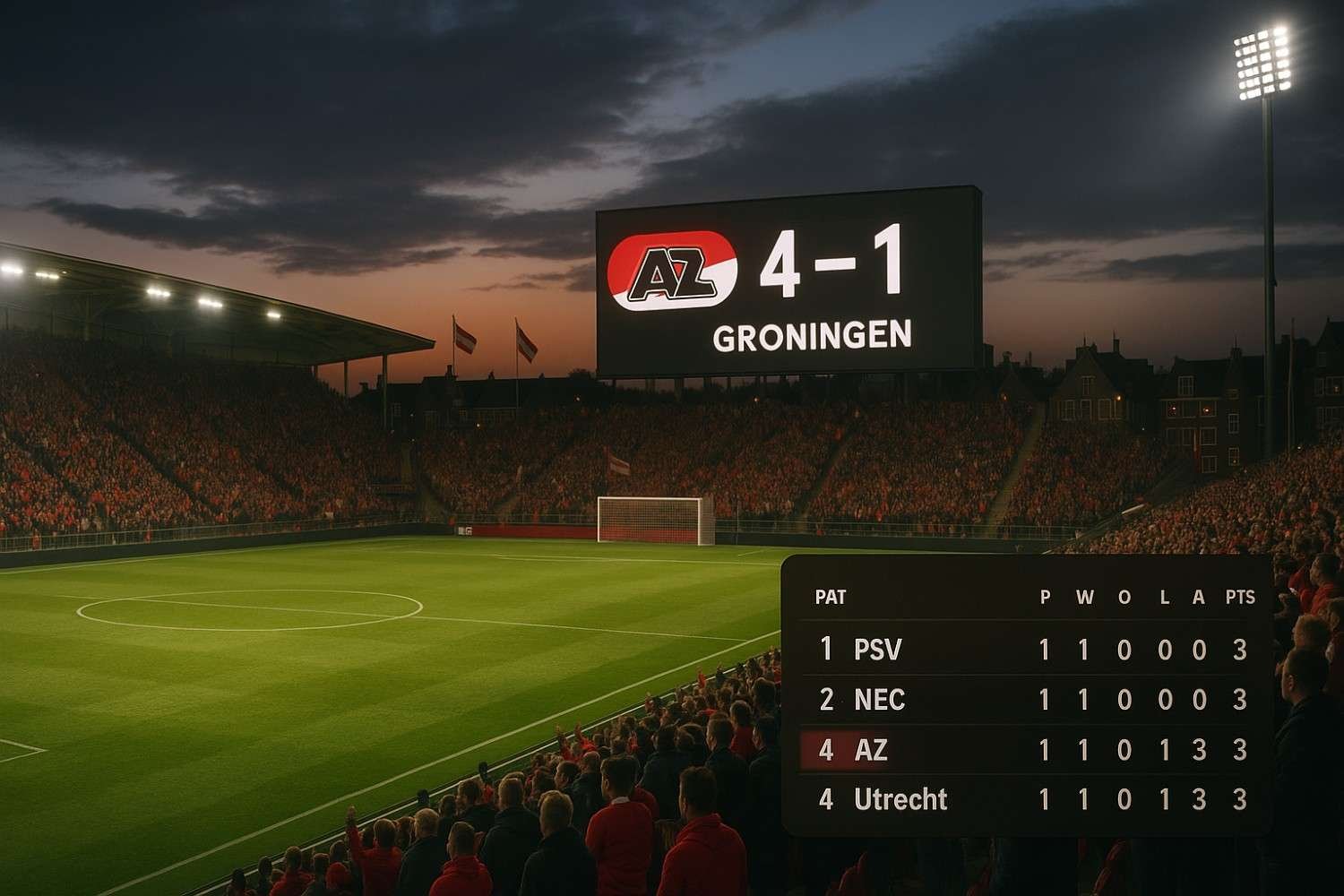The width and height of the screenshot is (1344, 896).
Task: Select the NEC row in the table
Action: 1026,699
